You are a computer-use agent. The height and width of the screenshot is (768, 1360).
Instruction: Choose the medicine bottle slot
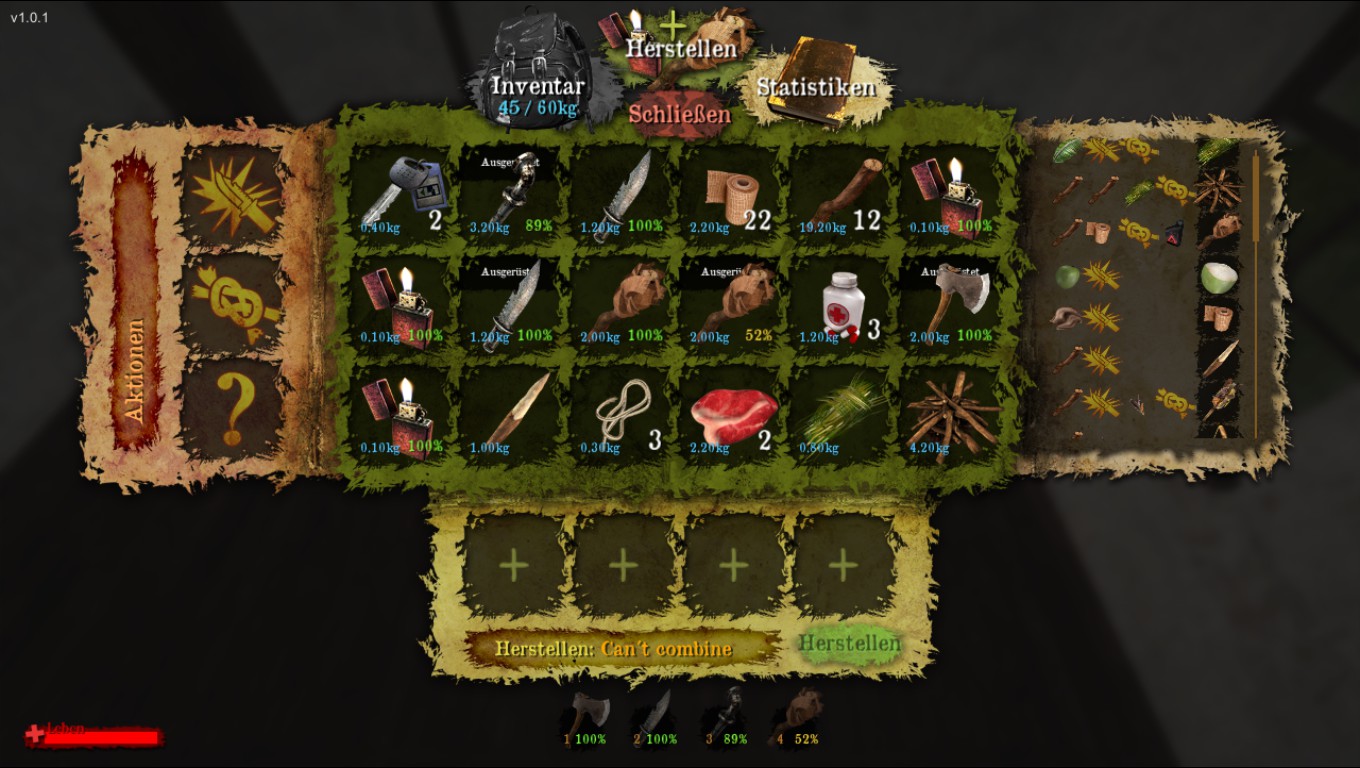click(x=842, y=304)
